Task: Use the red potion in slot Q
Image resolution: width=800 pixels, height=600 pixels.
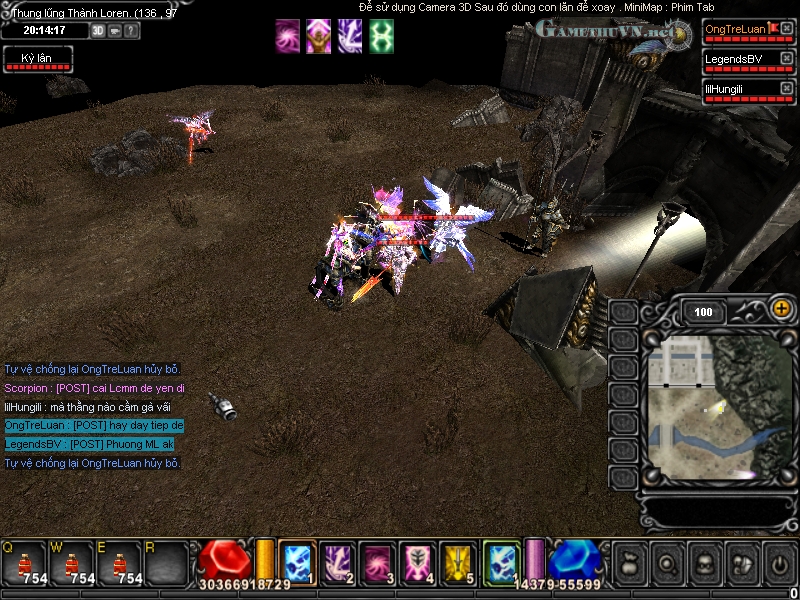Action: [24, 563]
